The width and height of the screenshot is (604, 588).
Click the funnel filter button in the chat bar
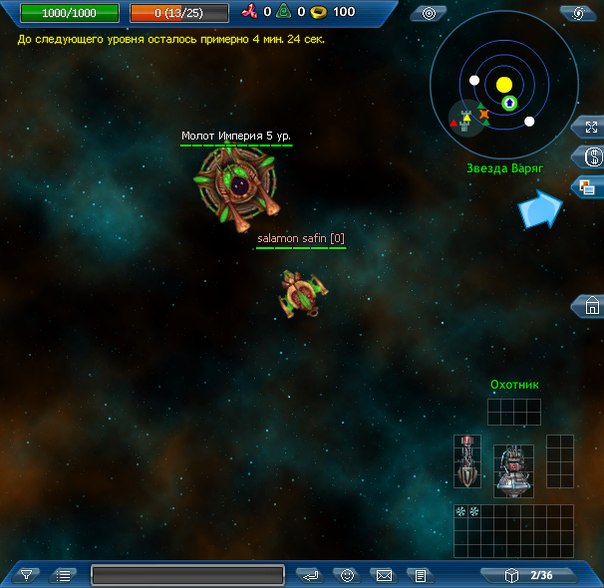coord(27,575)
